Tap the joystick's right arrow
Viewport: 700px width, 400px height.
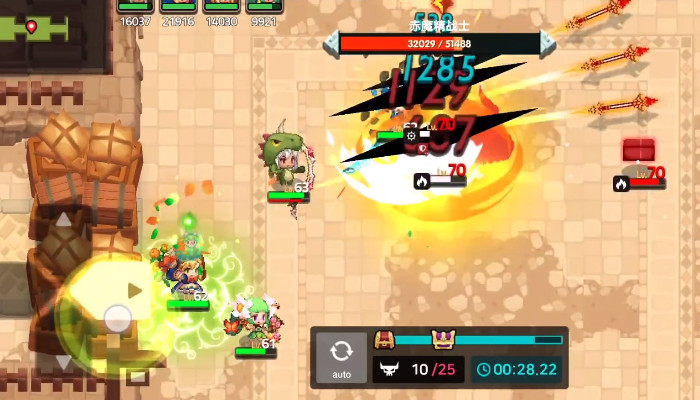coord(136,290)
